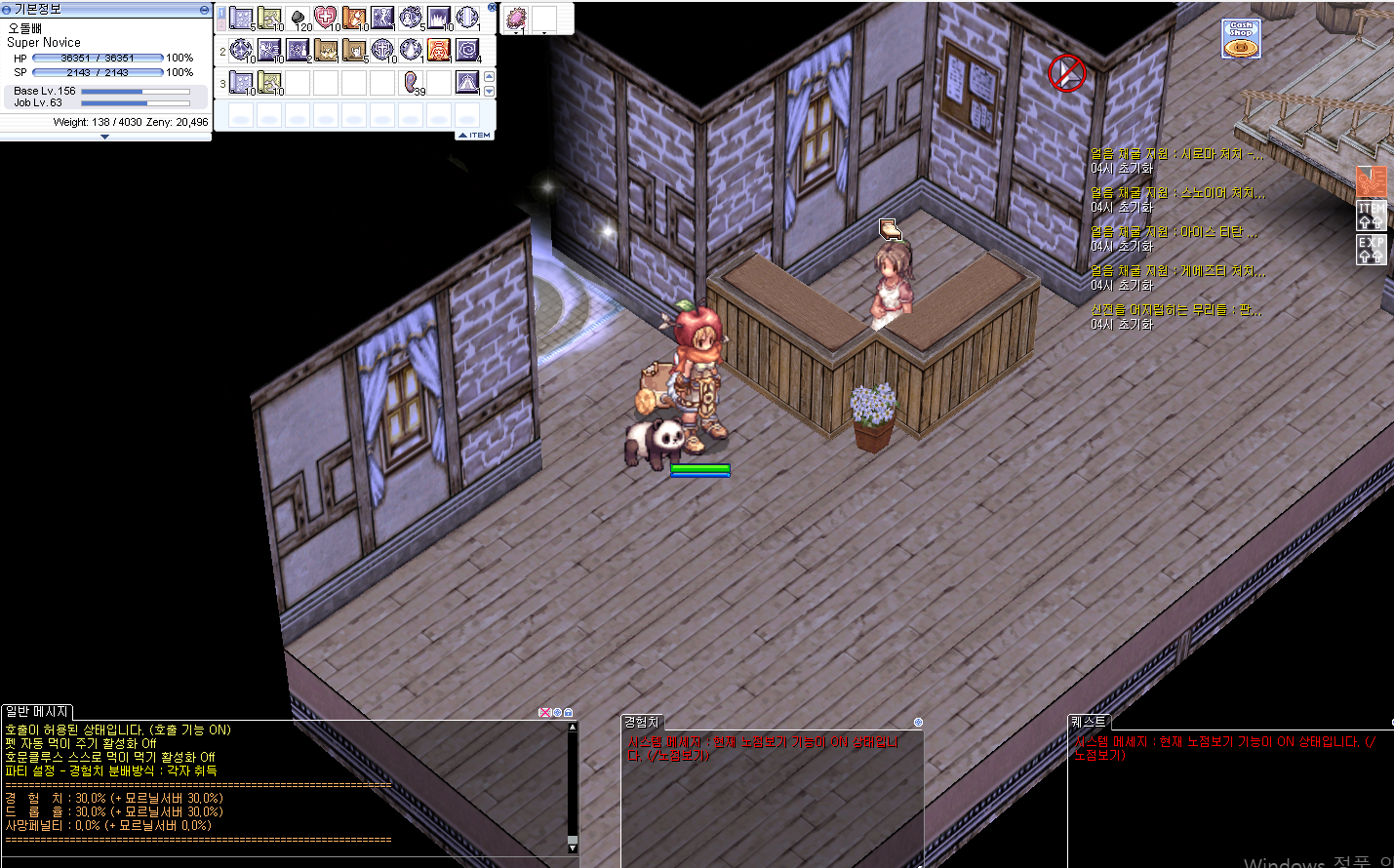Select the grey stone item slot with 120
The image size is (1394, 868).
click(x=299, y=18)
